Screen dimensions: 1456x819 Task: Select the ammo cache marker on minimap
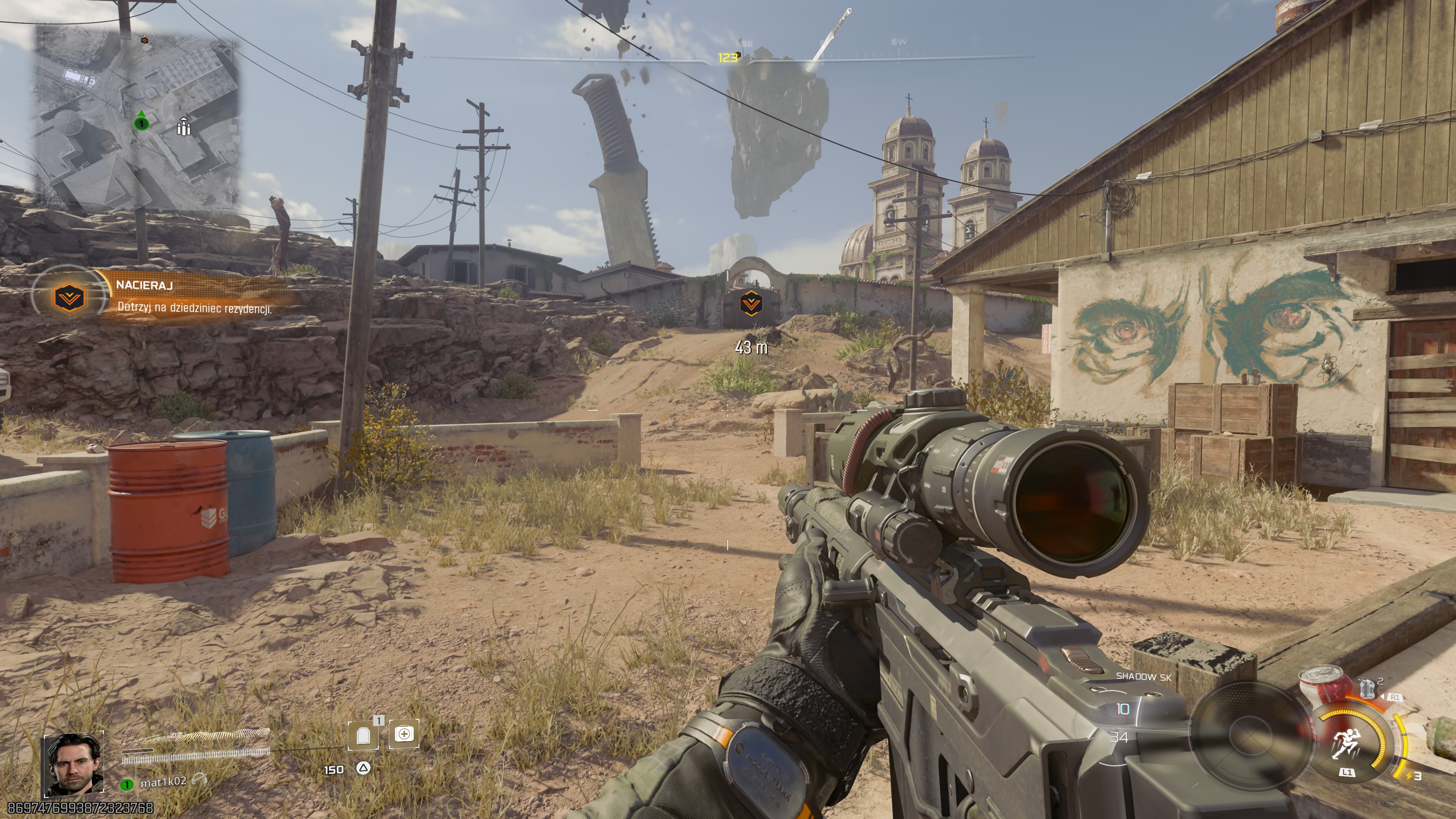pyautogui.click(x=182, y=127)
